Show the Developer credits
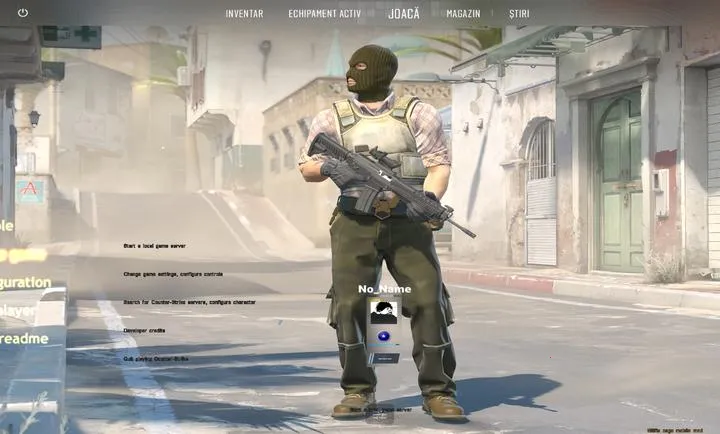 (144, 329)
